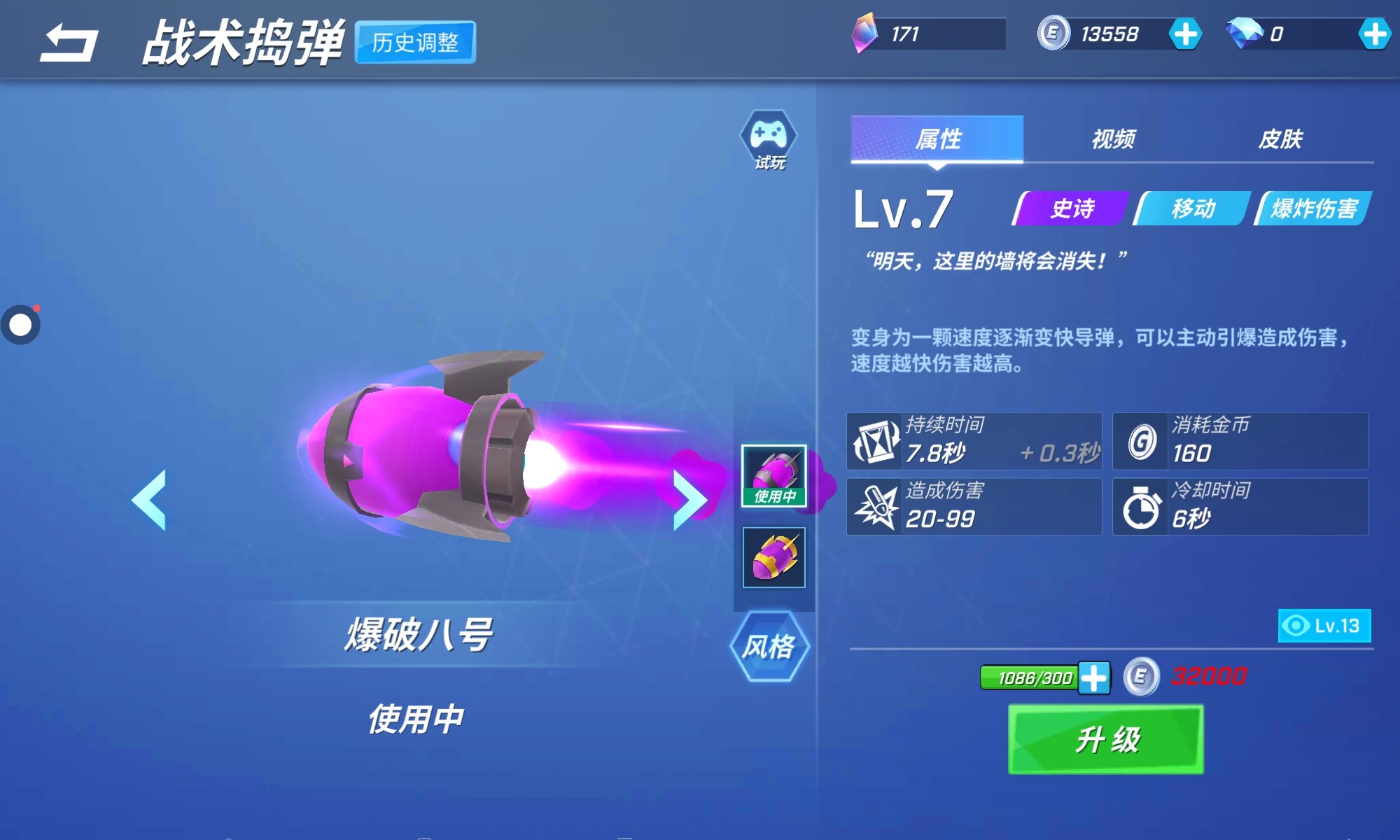Click the green 升级 upgrade button

(1106, 739)
